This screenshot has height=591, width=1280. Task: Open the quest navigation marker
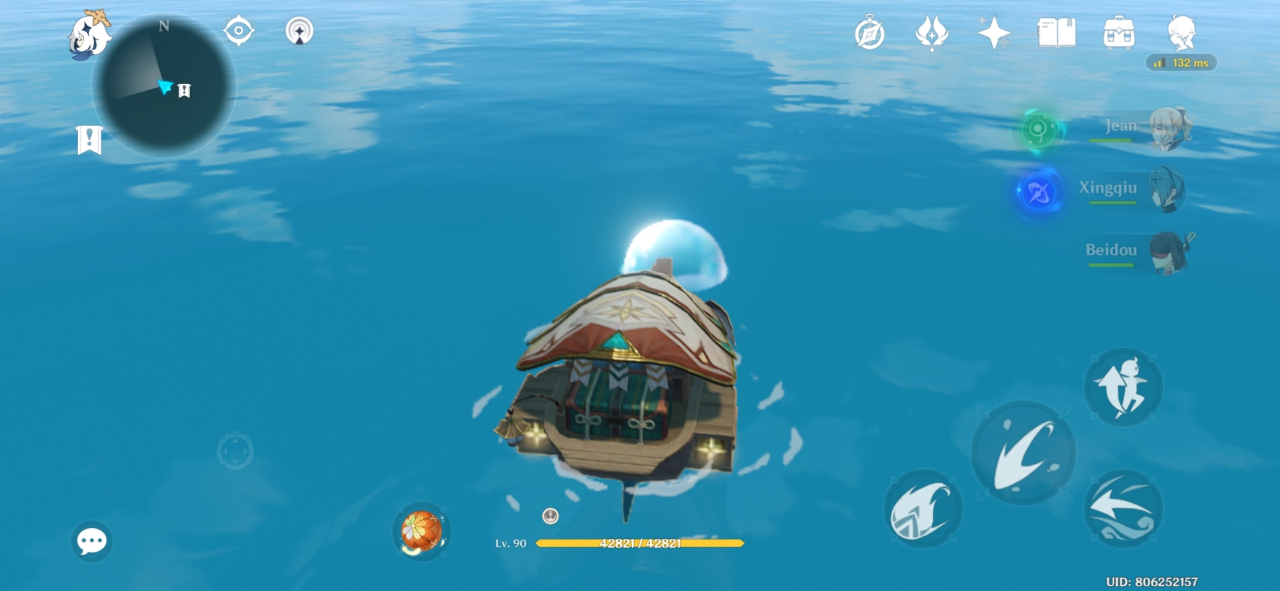point(89,140)
